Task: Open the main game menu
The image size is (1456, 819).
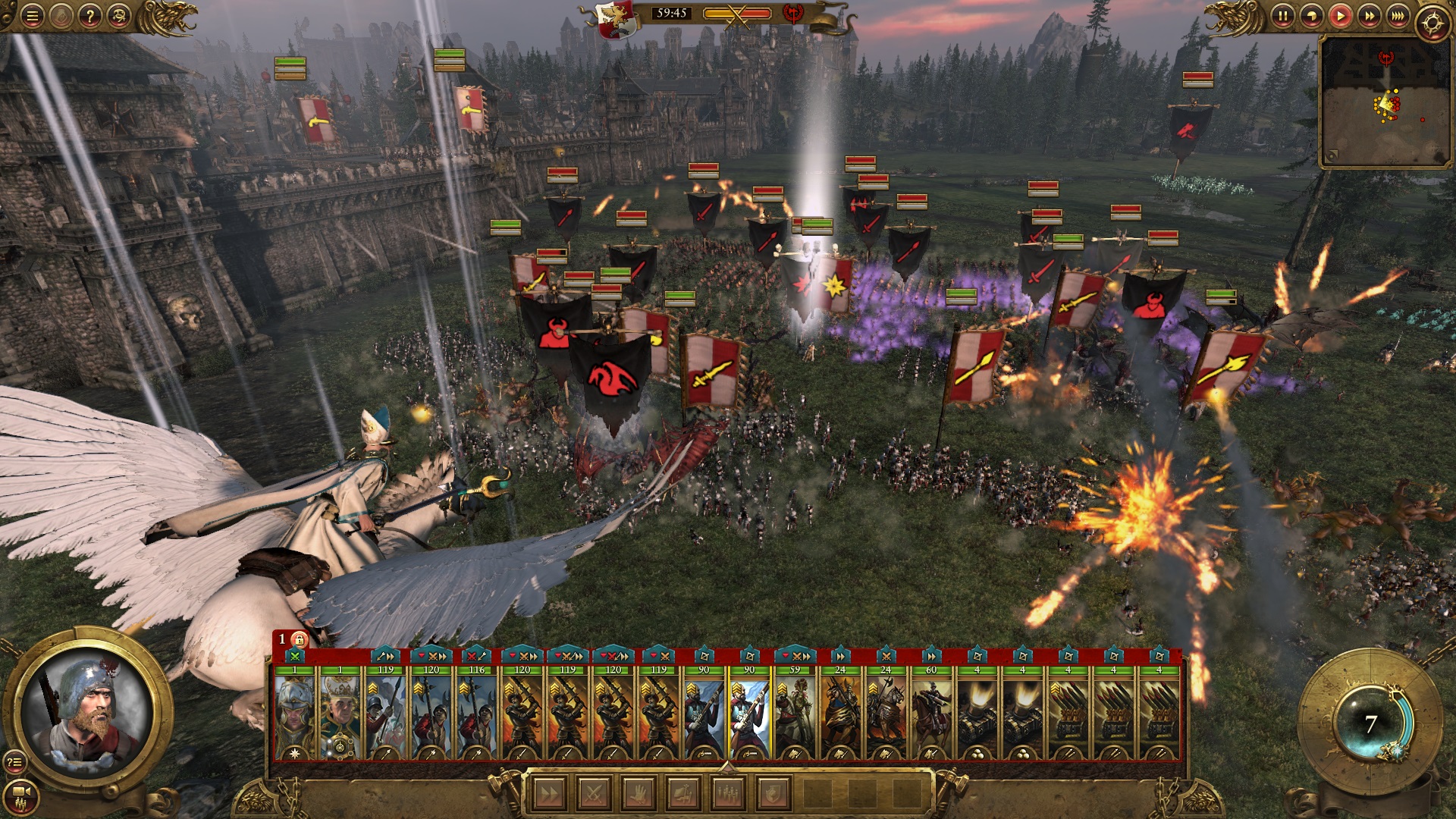Action: [x=32, y=16]
